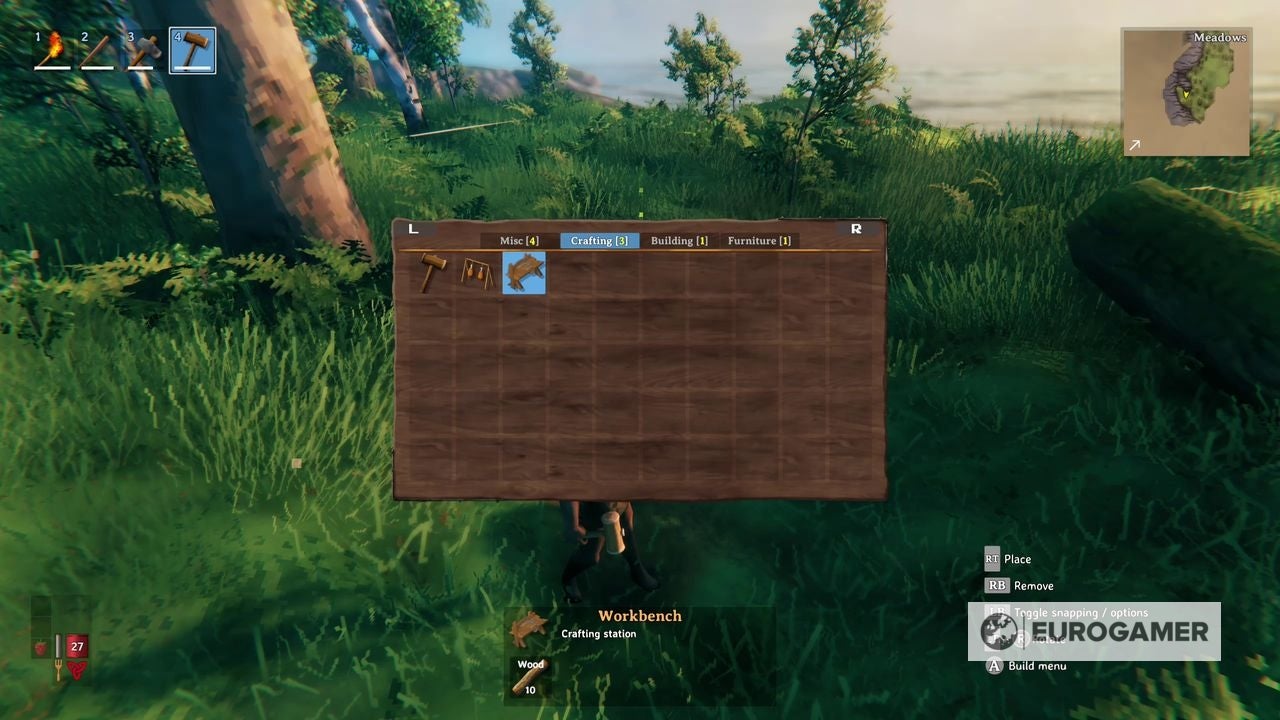The image size is (1280, 720).
Task: Click the health bar showing 27
Action: [77, 646]
